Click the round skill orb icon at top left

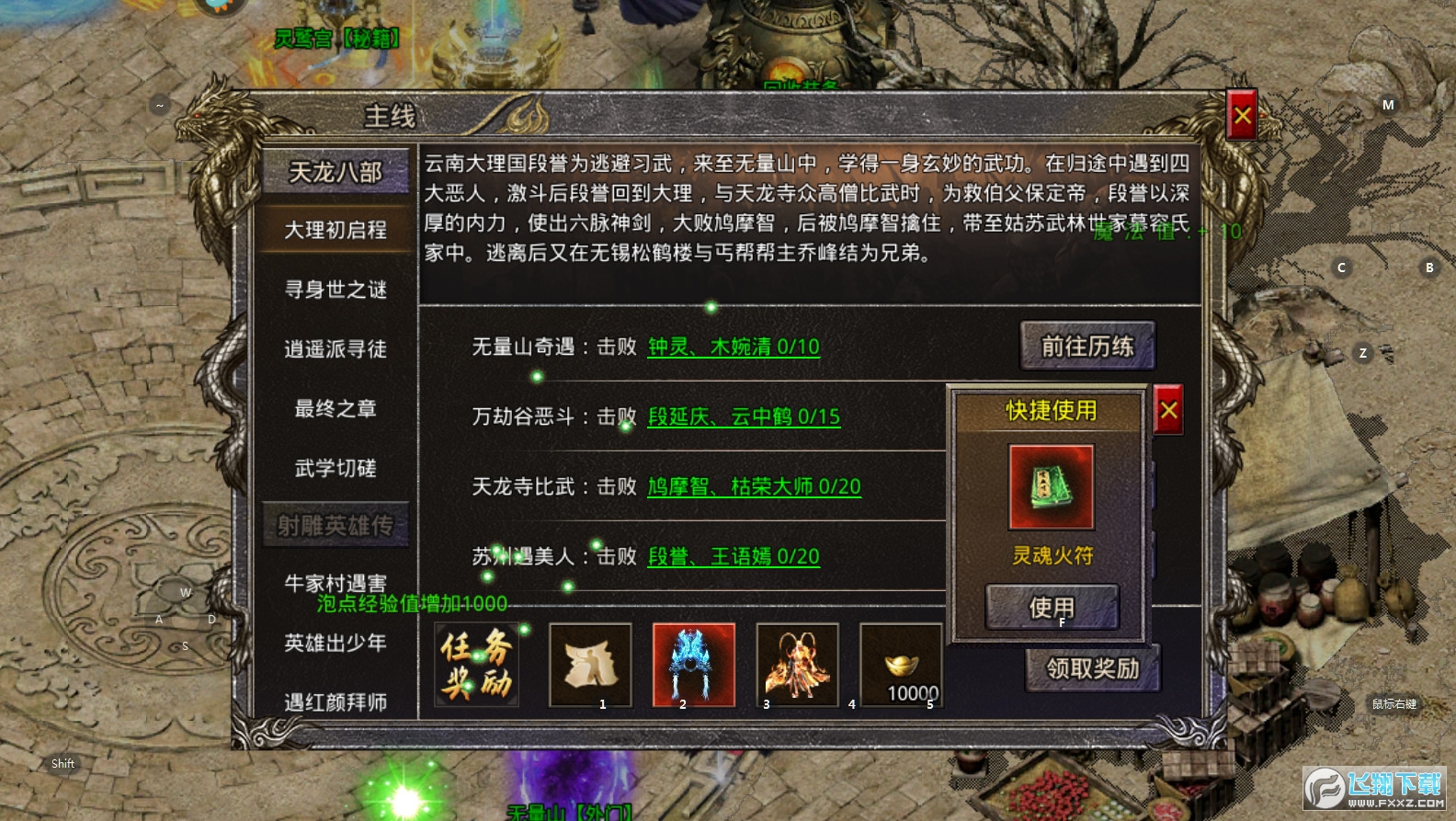[218, 7]
